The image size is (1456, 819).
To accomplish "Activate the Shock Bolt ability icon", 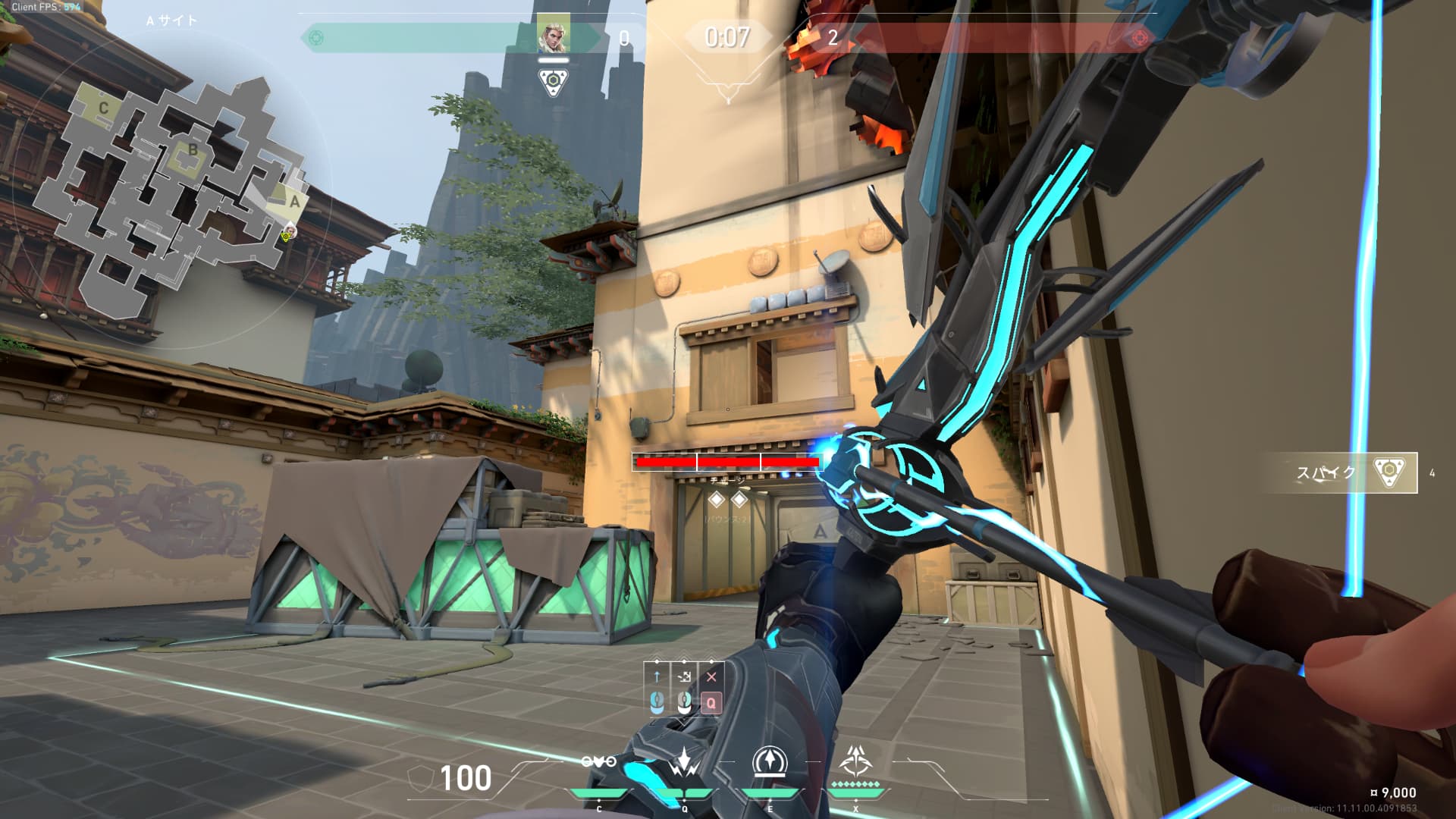I will point(685,762).
